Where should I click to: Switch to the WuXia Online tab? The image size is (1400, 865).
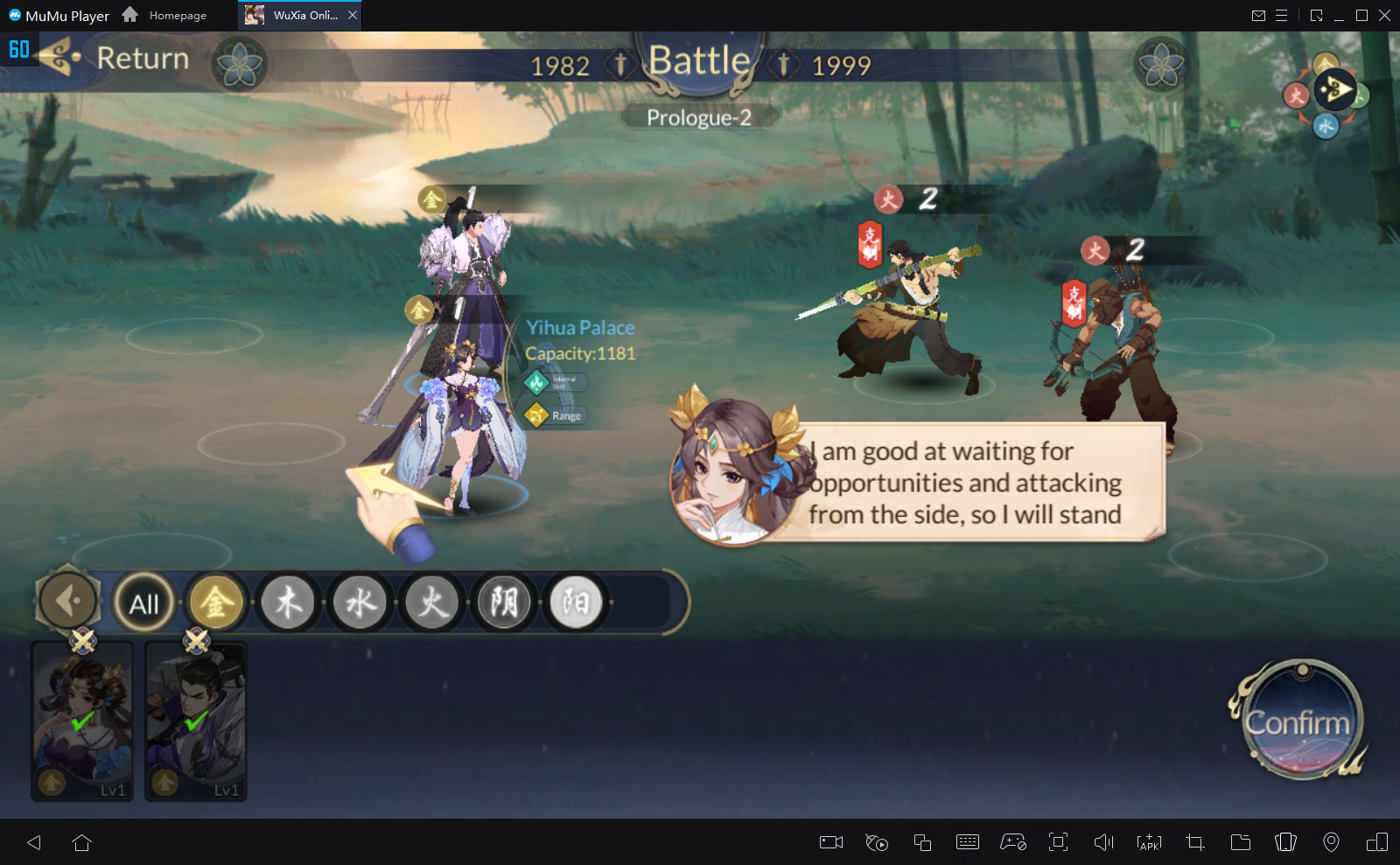click(297, 15)
